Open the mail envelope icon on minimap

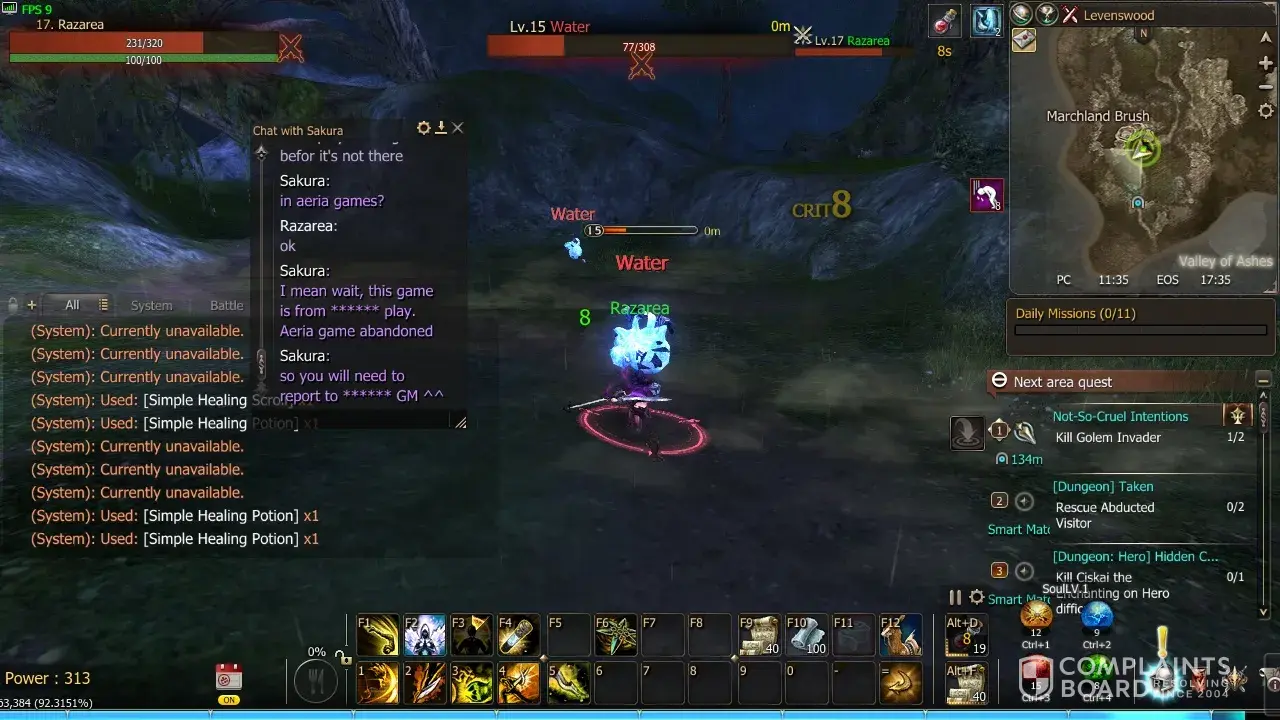(x=1024, y=40)
